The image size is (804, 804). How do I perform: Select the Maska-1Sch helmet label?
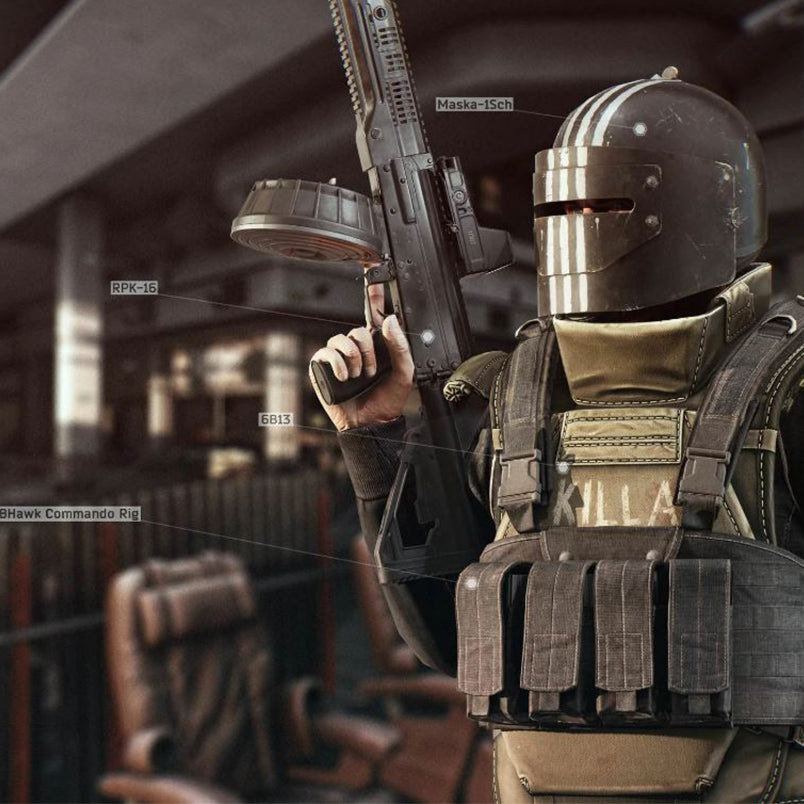click(474, 104)
